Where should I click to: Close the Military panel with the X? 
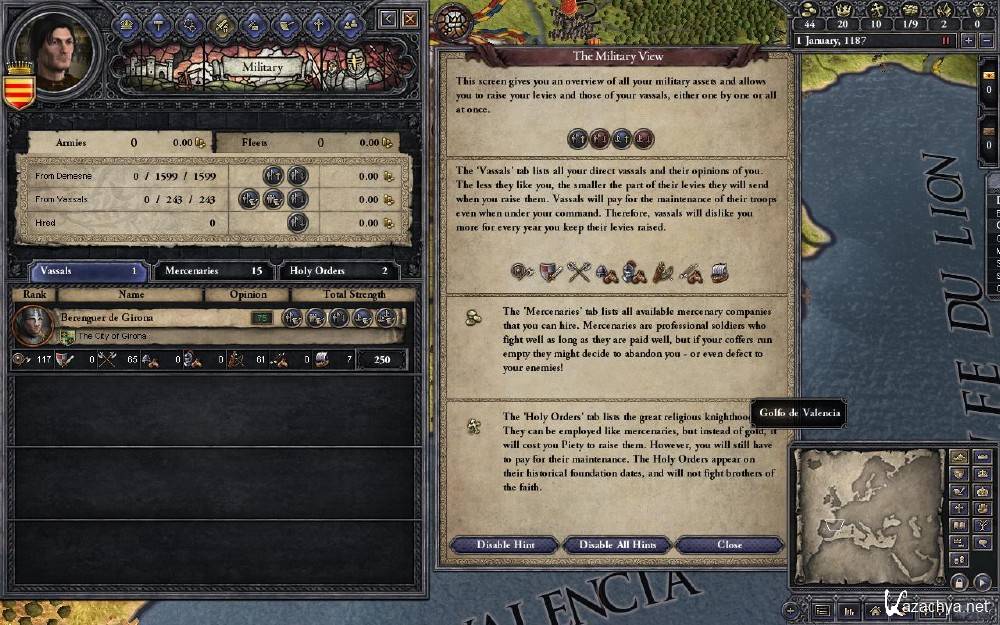[411, 18]
